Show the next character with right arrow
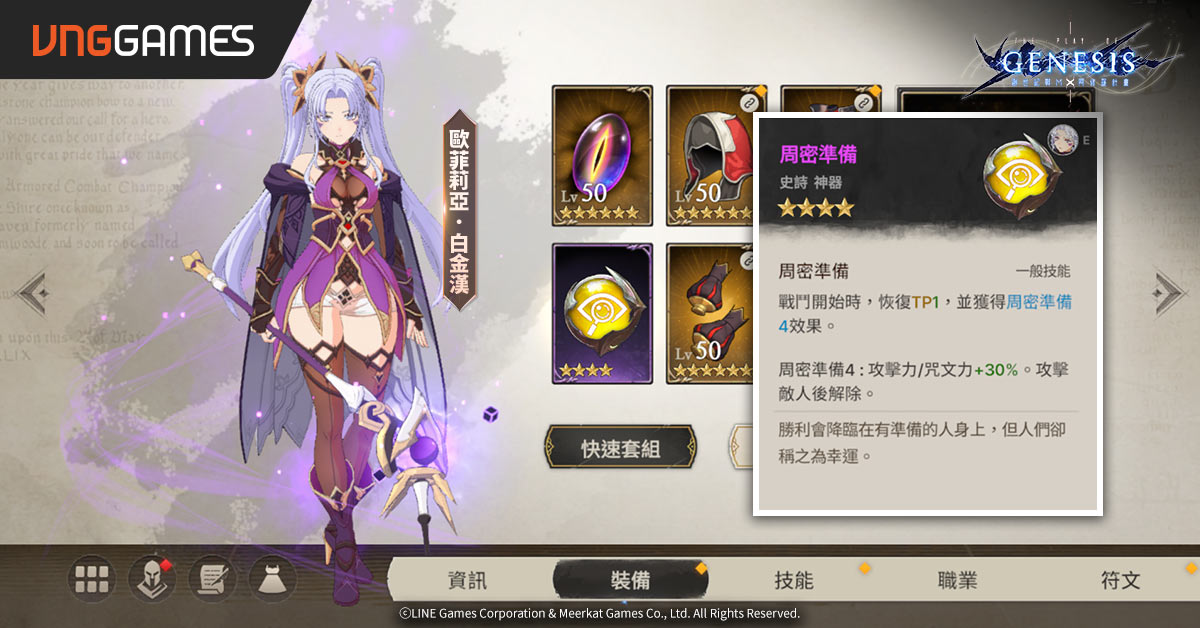Image resolution: width=1200 pixels, height=628 pixels. pyautogui.click(x=1169, y=292)
